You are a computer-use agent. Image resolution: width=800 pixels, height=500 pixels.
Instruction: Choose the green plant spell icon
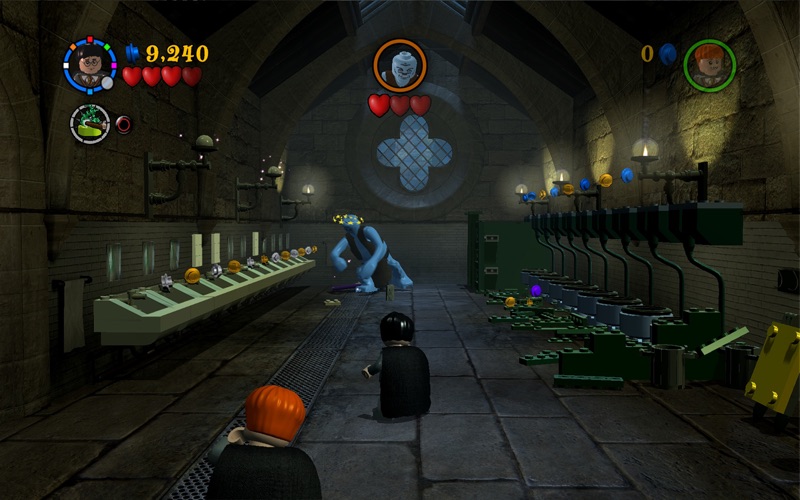tap(90, 124)
